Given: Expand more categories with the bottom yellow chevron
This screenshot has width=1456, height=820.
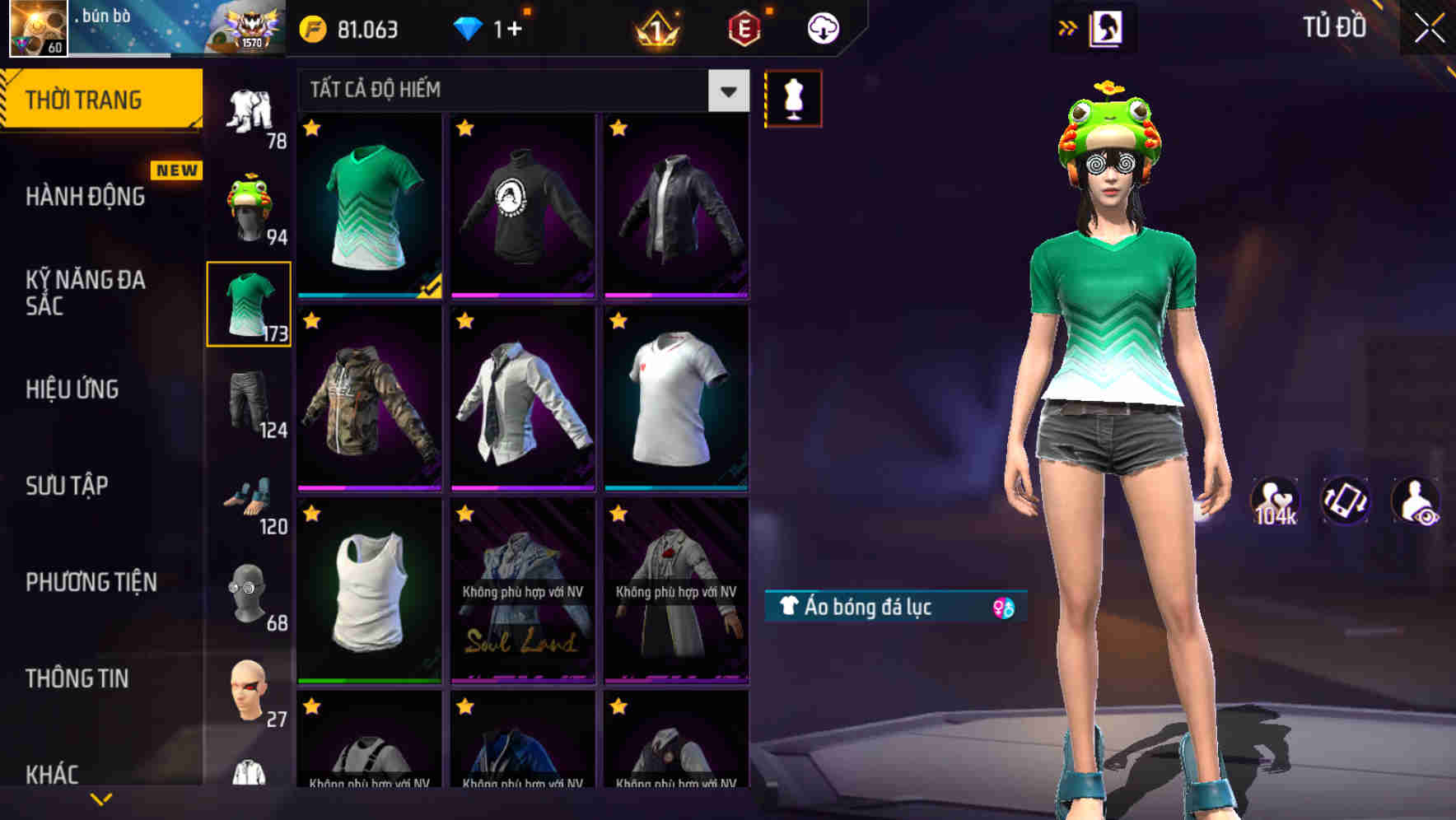Looking at the screenshot, I should tap(100, 798).
